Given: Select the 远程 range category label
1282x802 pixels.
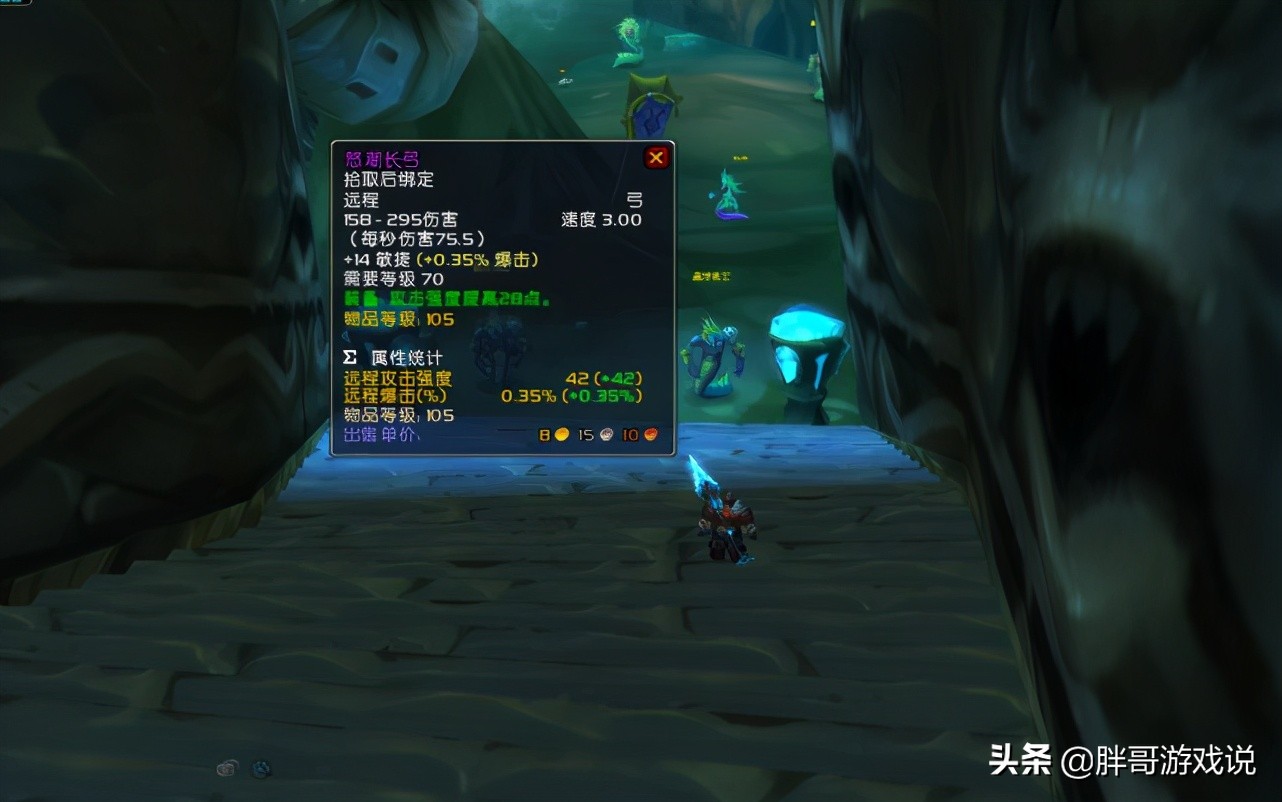Looking at the screenshot, I should [362, 199].
